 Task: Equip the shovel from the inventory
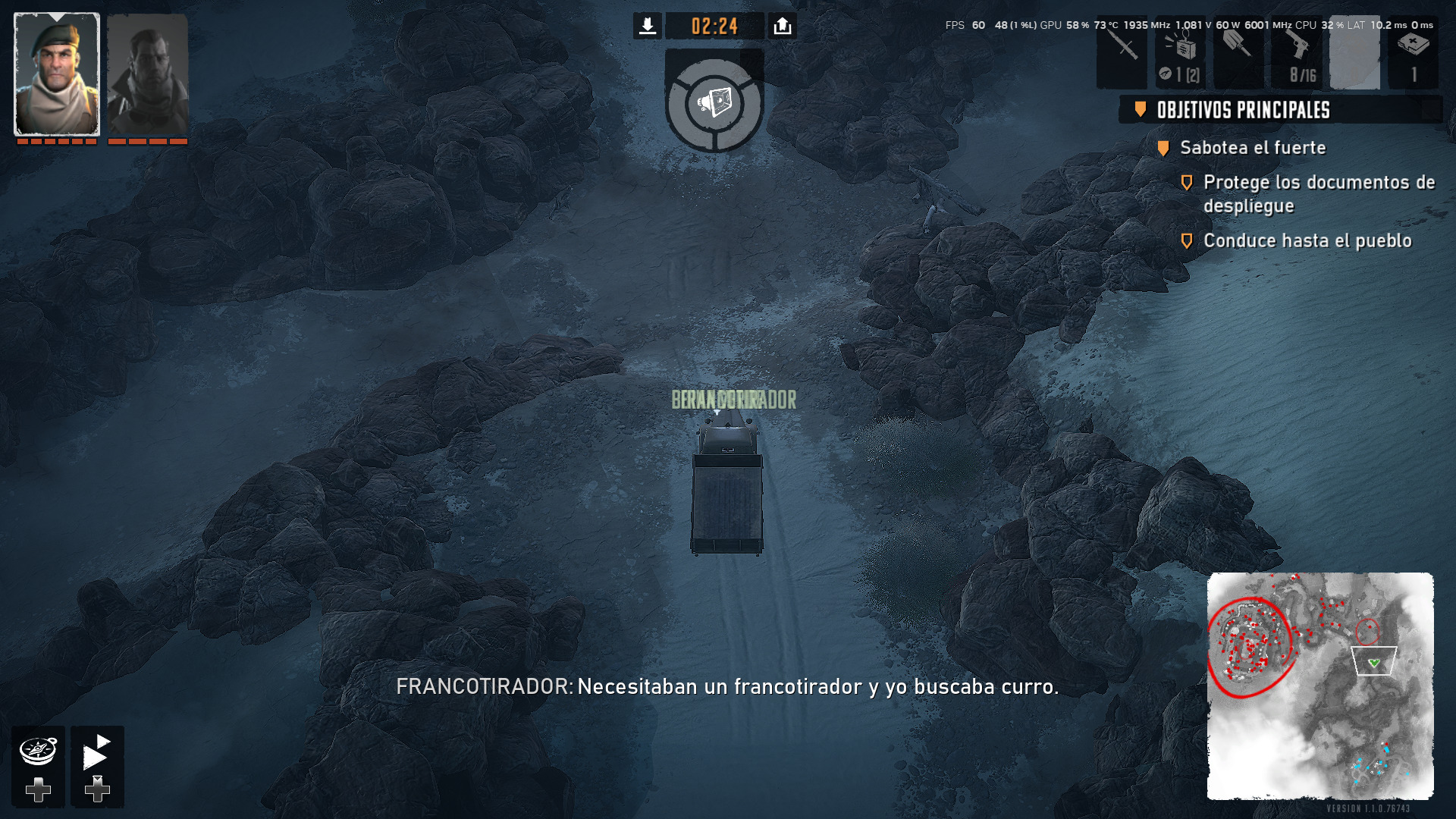(1238, 52)
